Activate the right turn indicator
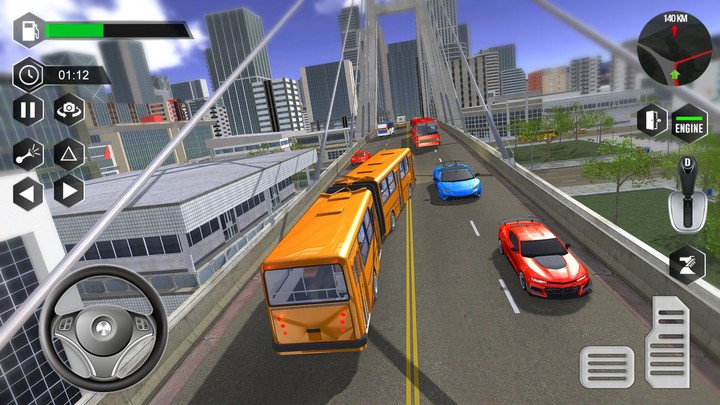The image size is (720, 405). click(69, 191)
